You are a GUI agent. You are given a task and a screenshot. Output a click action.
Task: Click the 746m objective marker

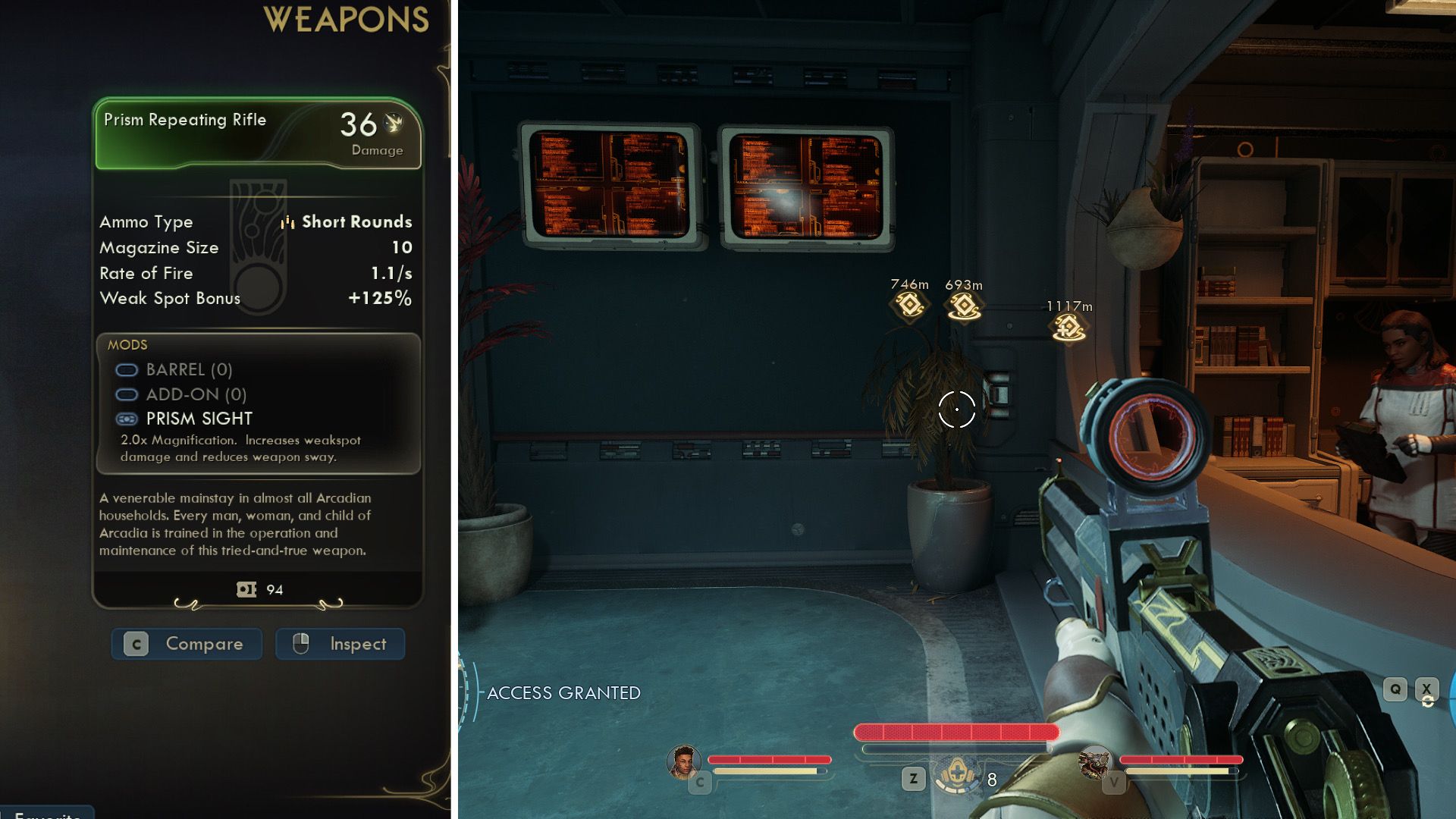click(909, 305)
